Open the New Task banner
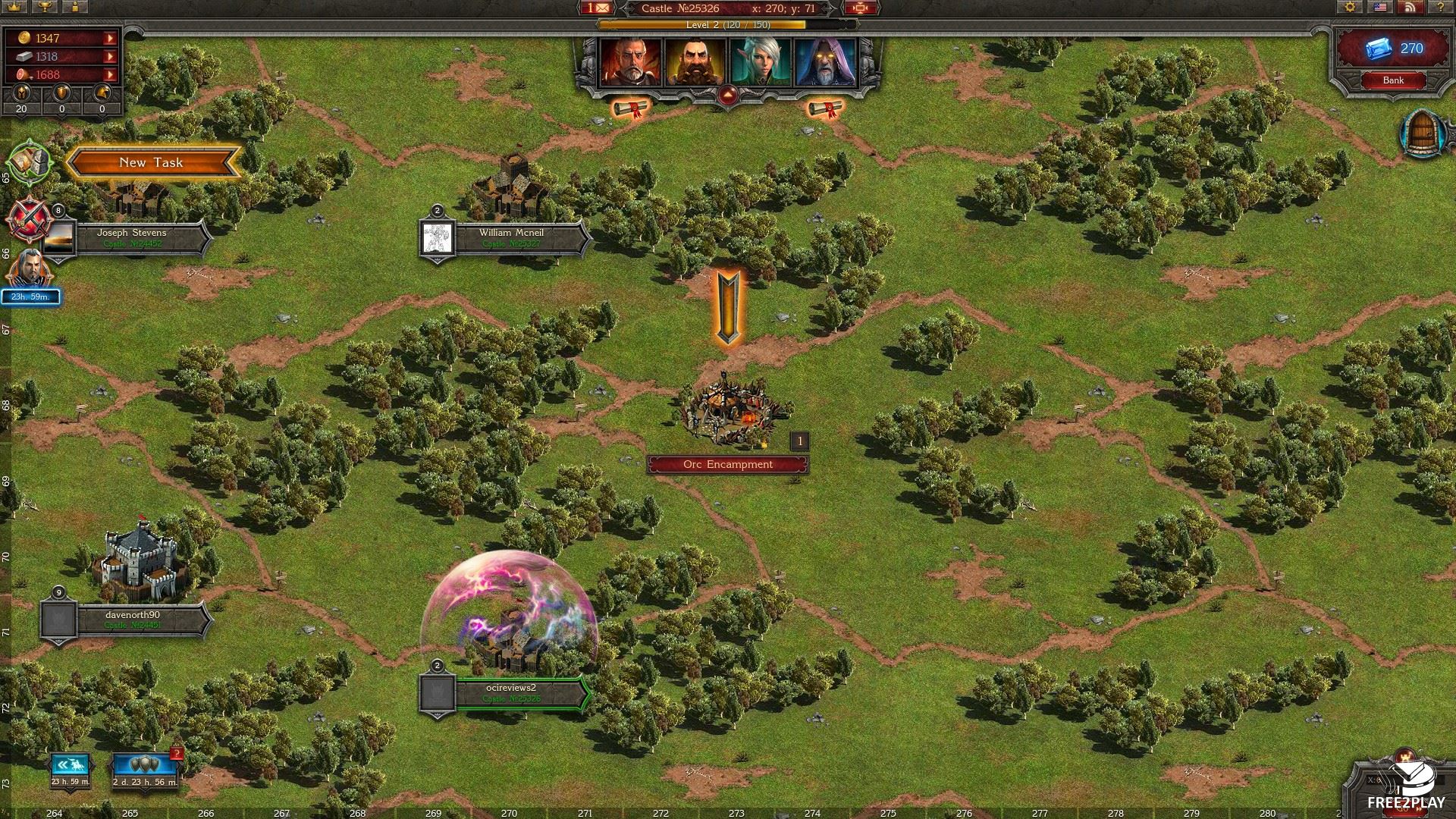1456x819 pixels. [x=152, y=162]
